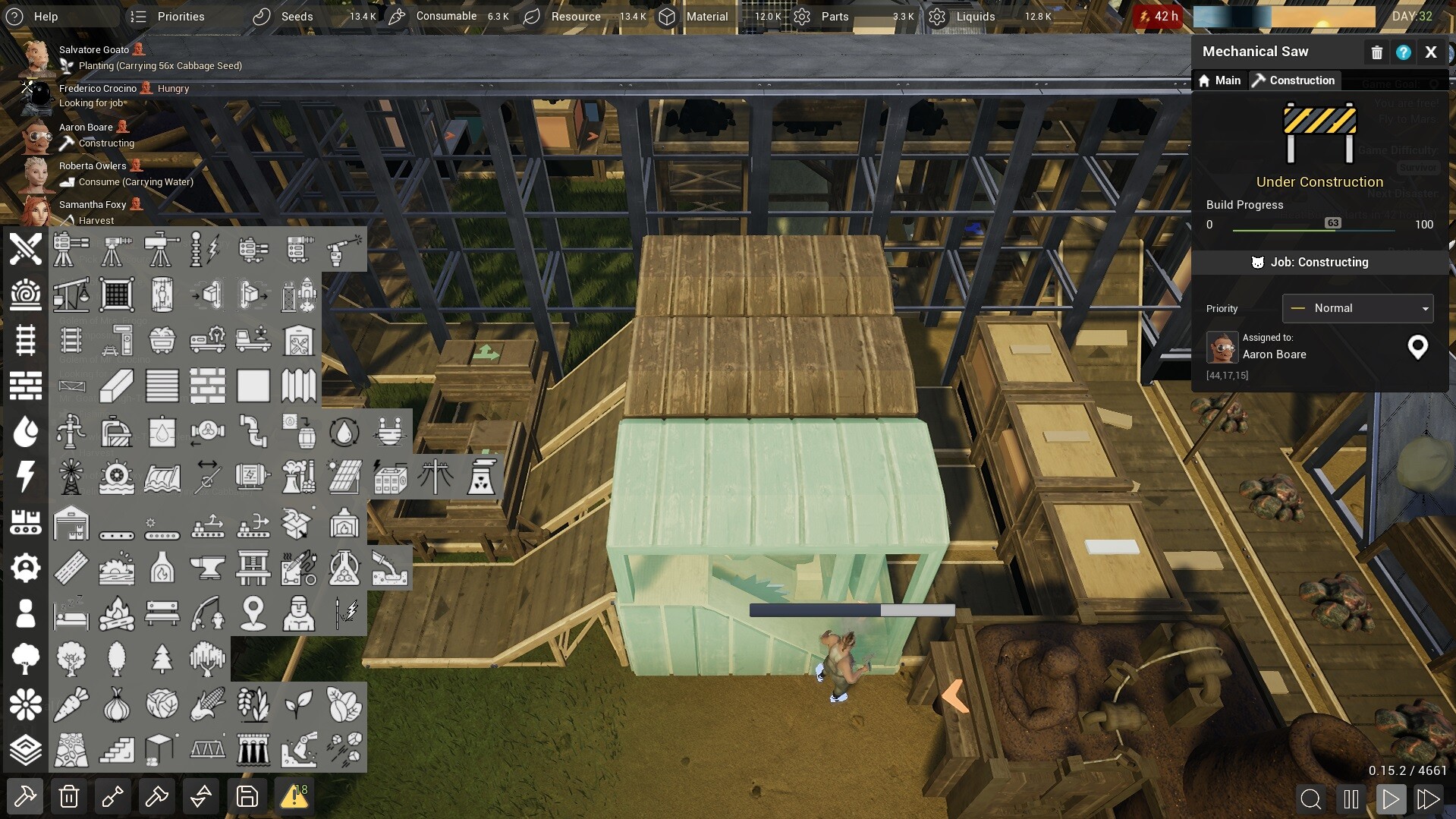Viewport: 1456px width, 819px height.
Task: Save the game with floppy disk icon
Action: [247, 795]
